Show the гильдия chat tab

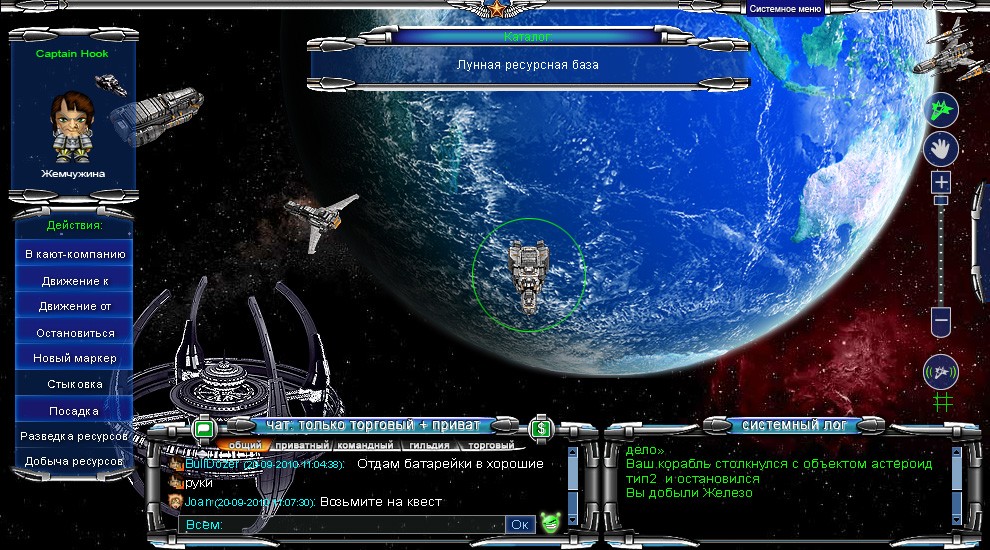click(x=428, y=445)
